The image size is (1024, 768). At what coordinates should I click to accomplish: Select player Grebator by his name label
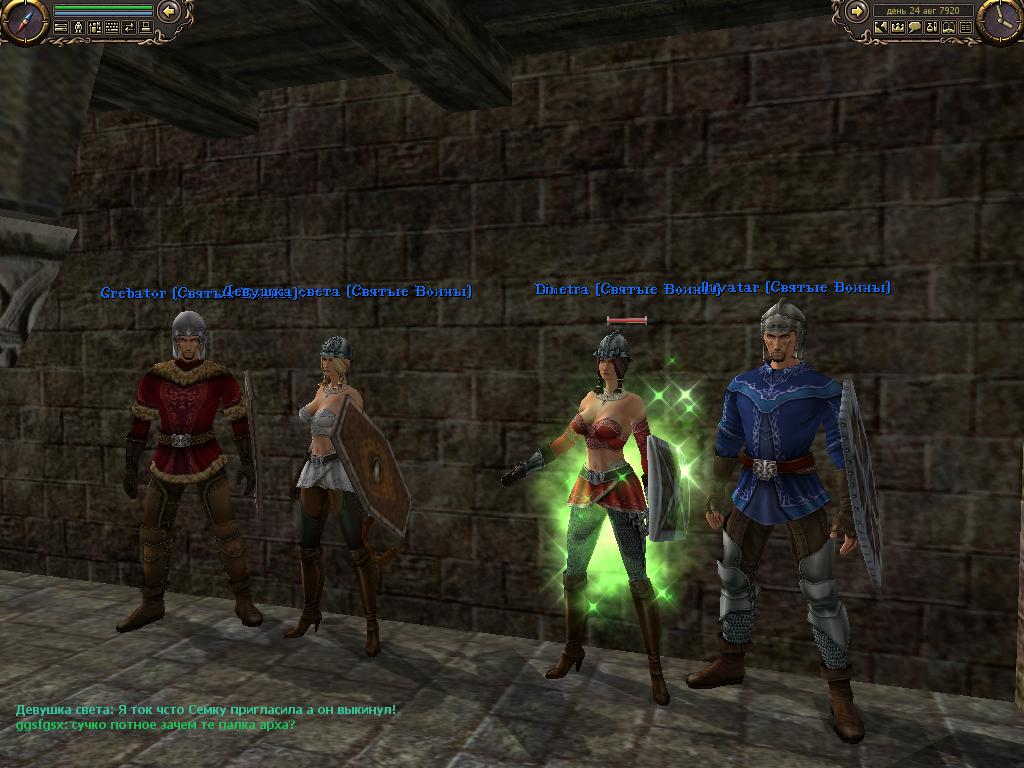[x=134, y=293]
